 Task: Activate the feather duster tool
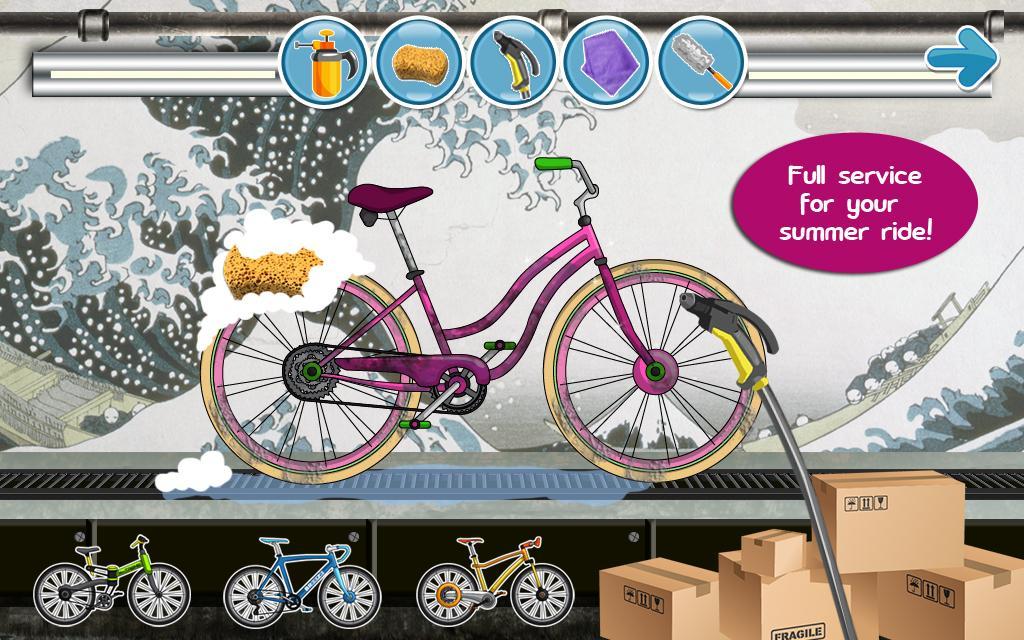pyautogui.click(x=701, y=63)
